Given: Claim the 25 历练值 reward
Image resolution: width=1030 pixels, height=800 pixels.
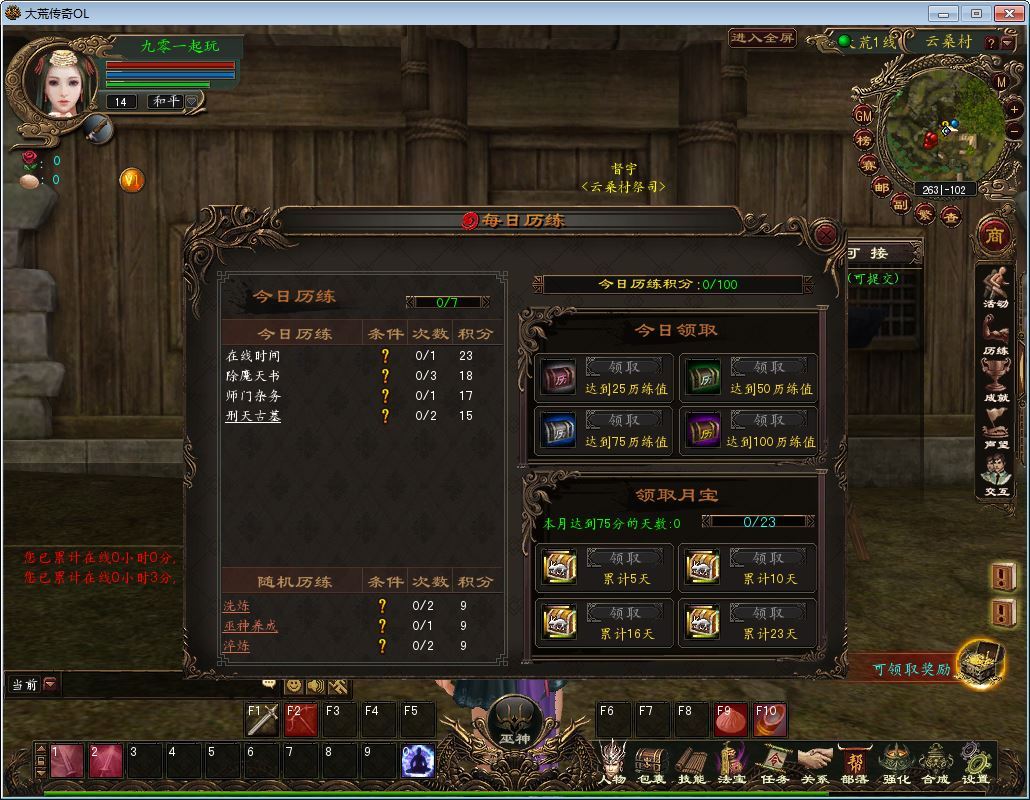Looking at the screenshot, I should click(x=624, y=367).
